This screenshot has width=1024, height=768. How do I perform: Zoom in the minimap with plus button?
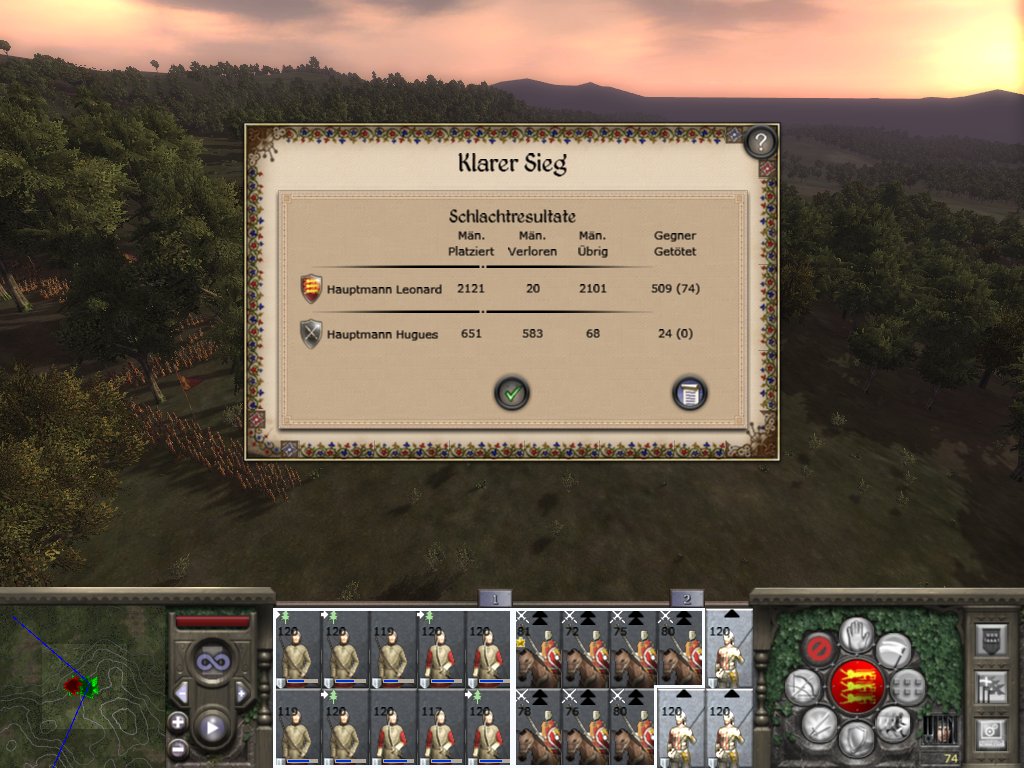(178, 722)
